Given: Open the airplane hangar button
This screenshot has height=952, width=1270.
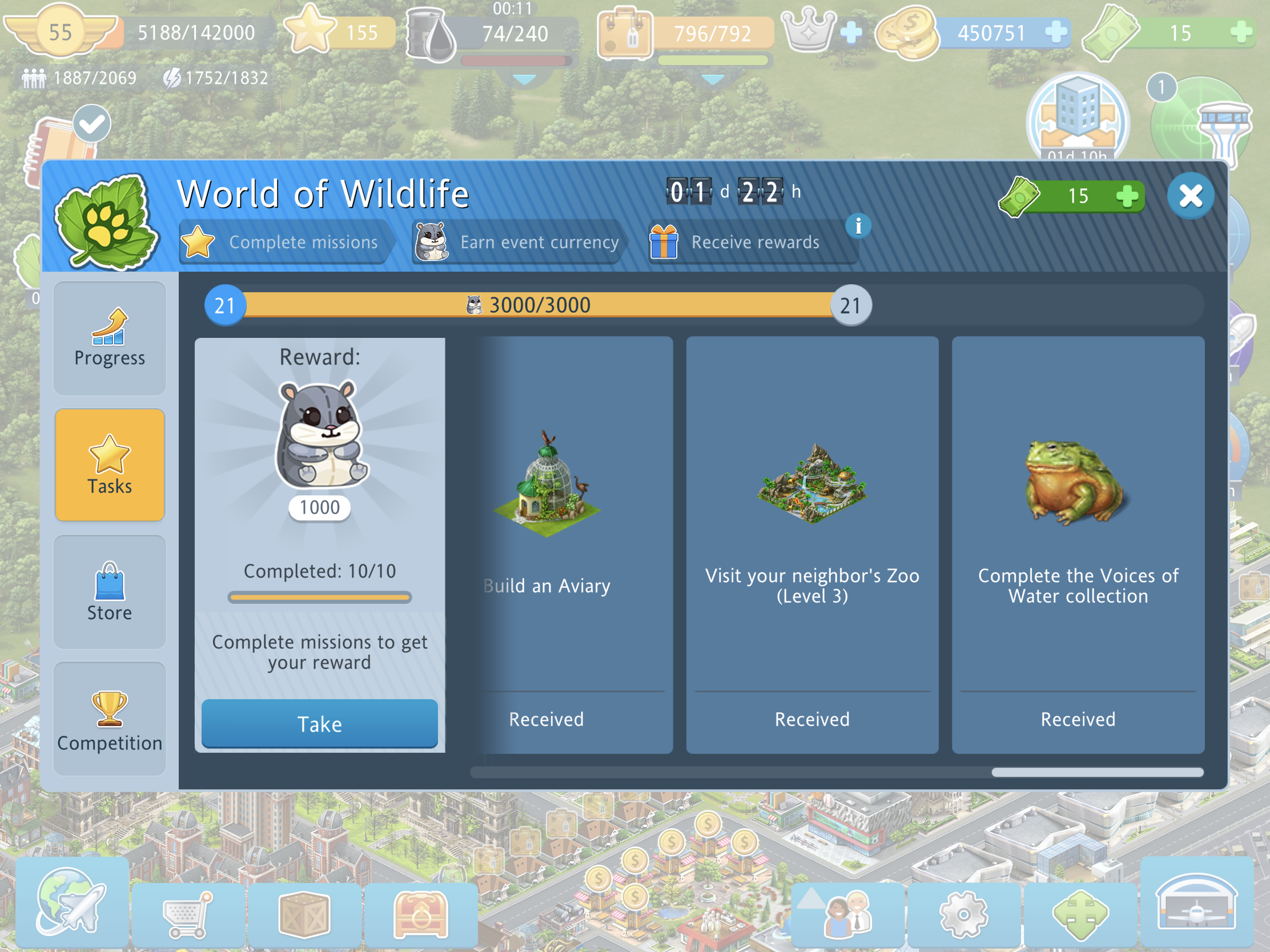Looking at the screenshot, I should click(x=1196, y=903).
